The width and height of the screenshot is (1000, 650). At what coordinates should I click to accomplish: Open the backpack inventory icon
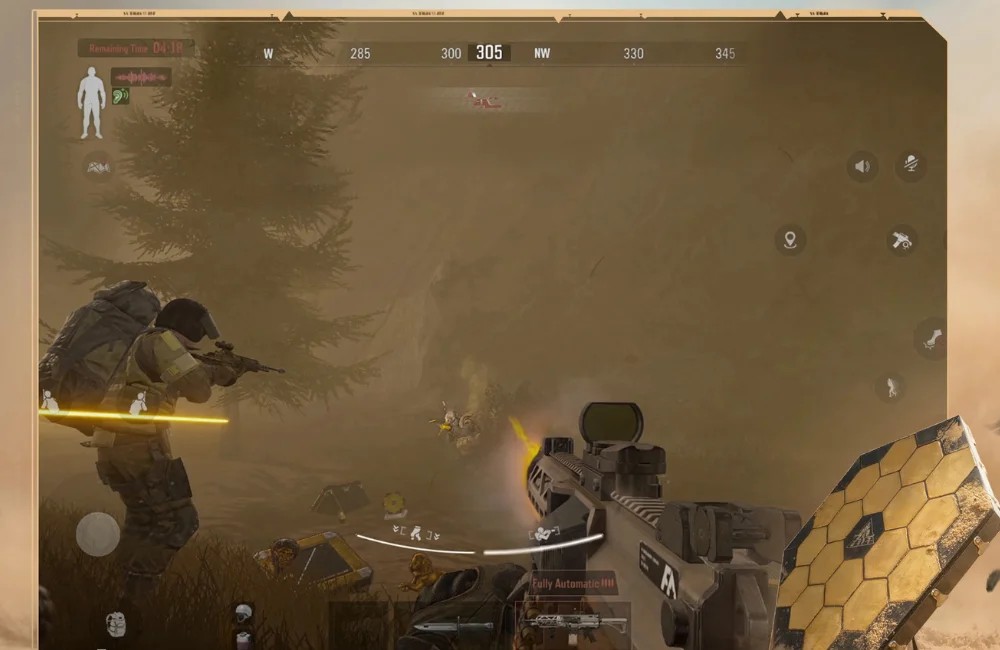(x=115, y=623)
